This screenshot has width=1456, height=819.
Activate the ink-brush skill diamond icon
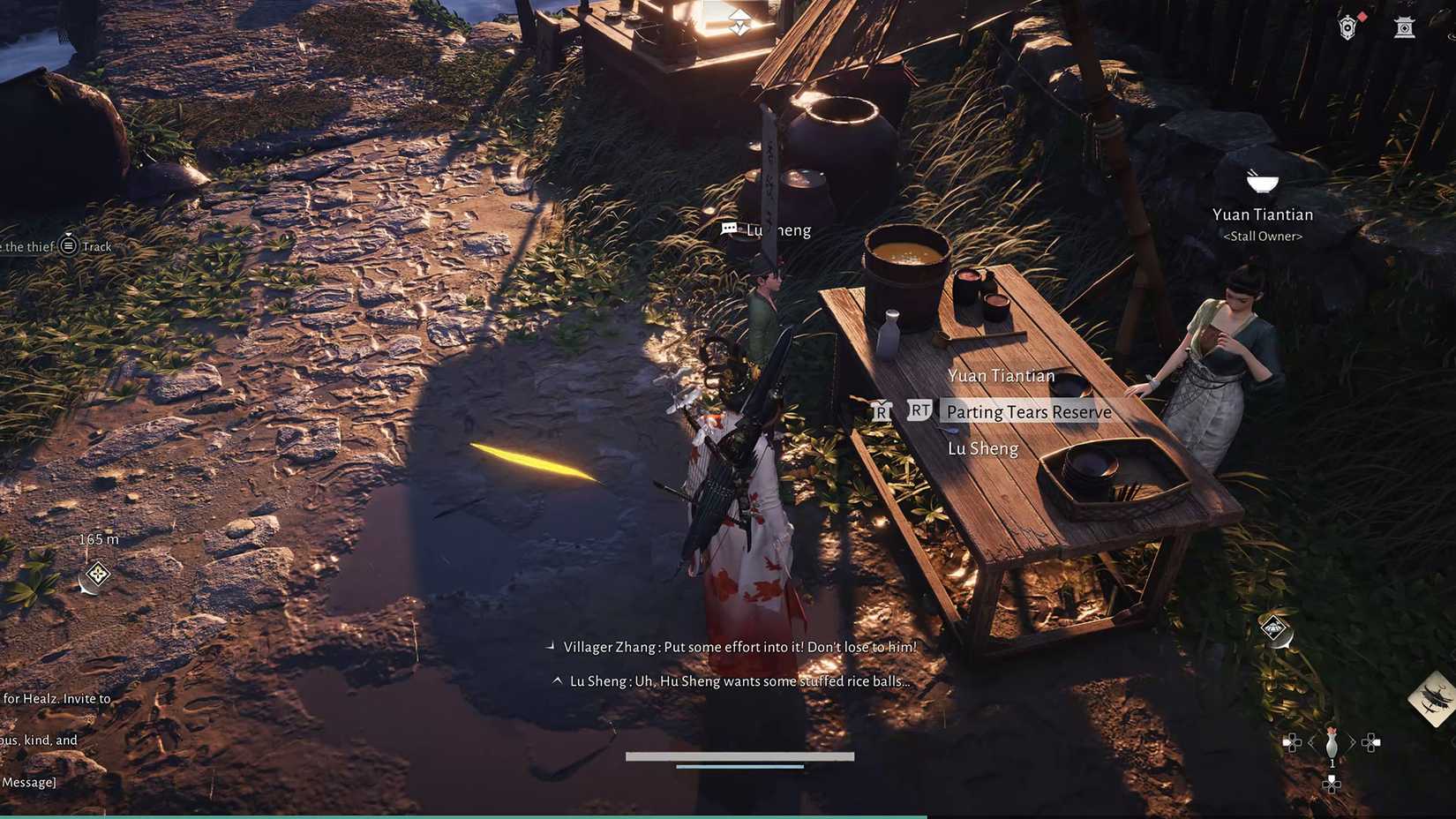click(1433, 697)
